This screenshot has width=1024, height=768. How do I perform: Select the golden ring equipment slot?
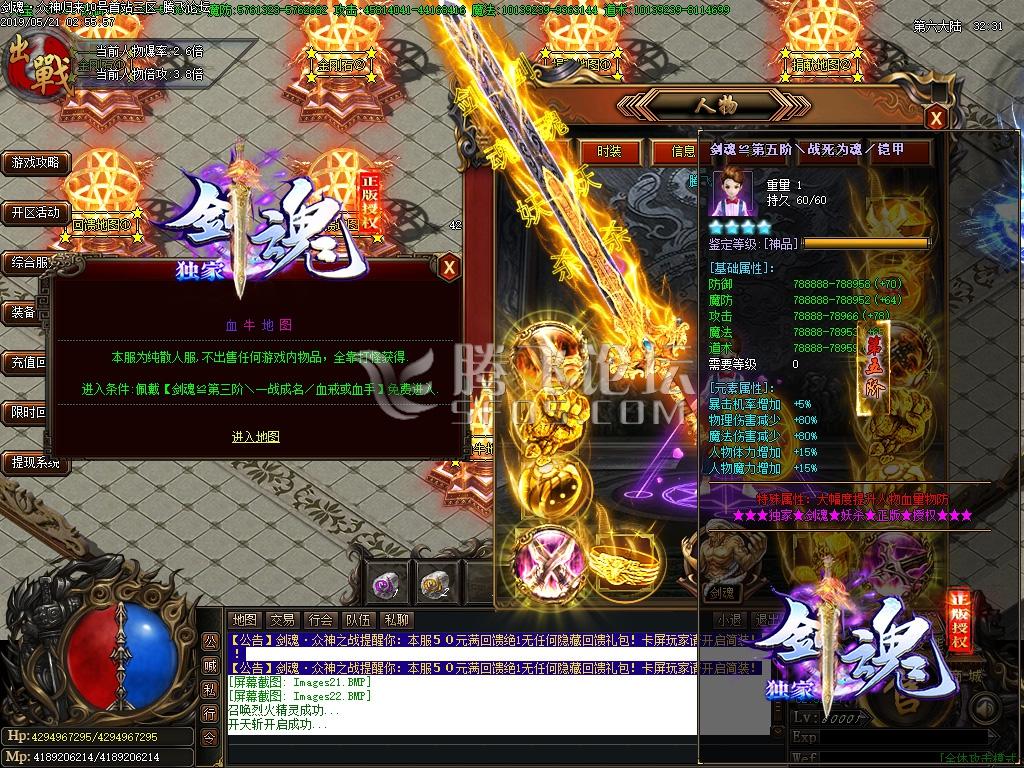[626, 566]
